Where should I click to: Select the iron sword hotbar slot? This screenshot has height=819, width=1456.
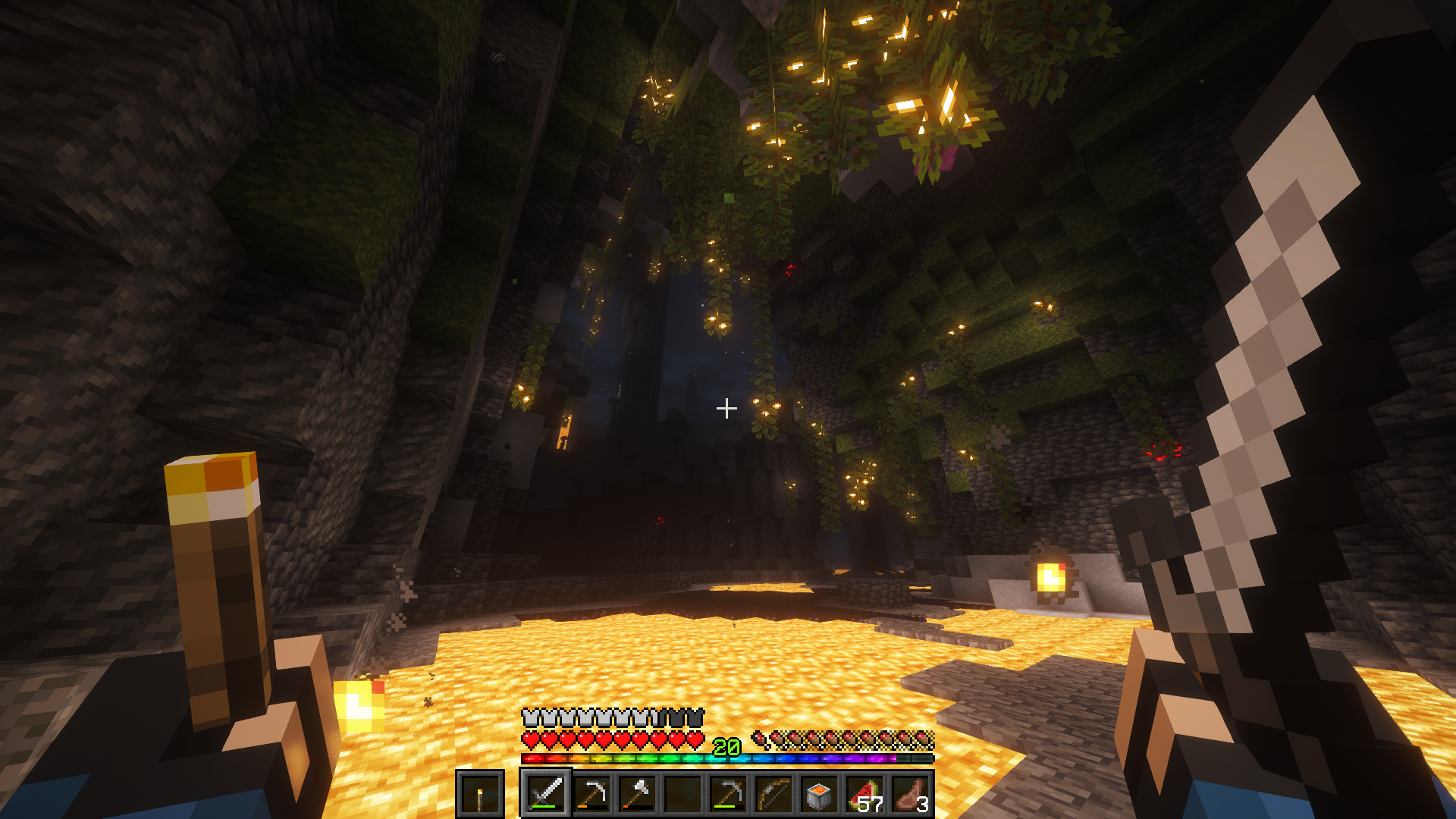tap(546, 794)
